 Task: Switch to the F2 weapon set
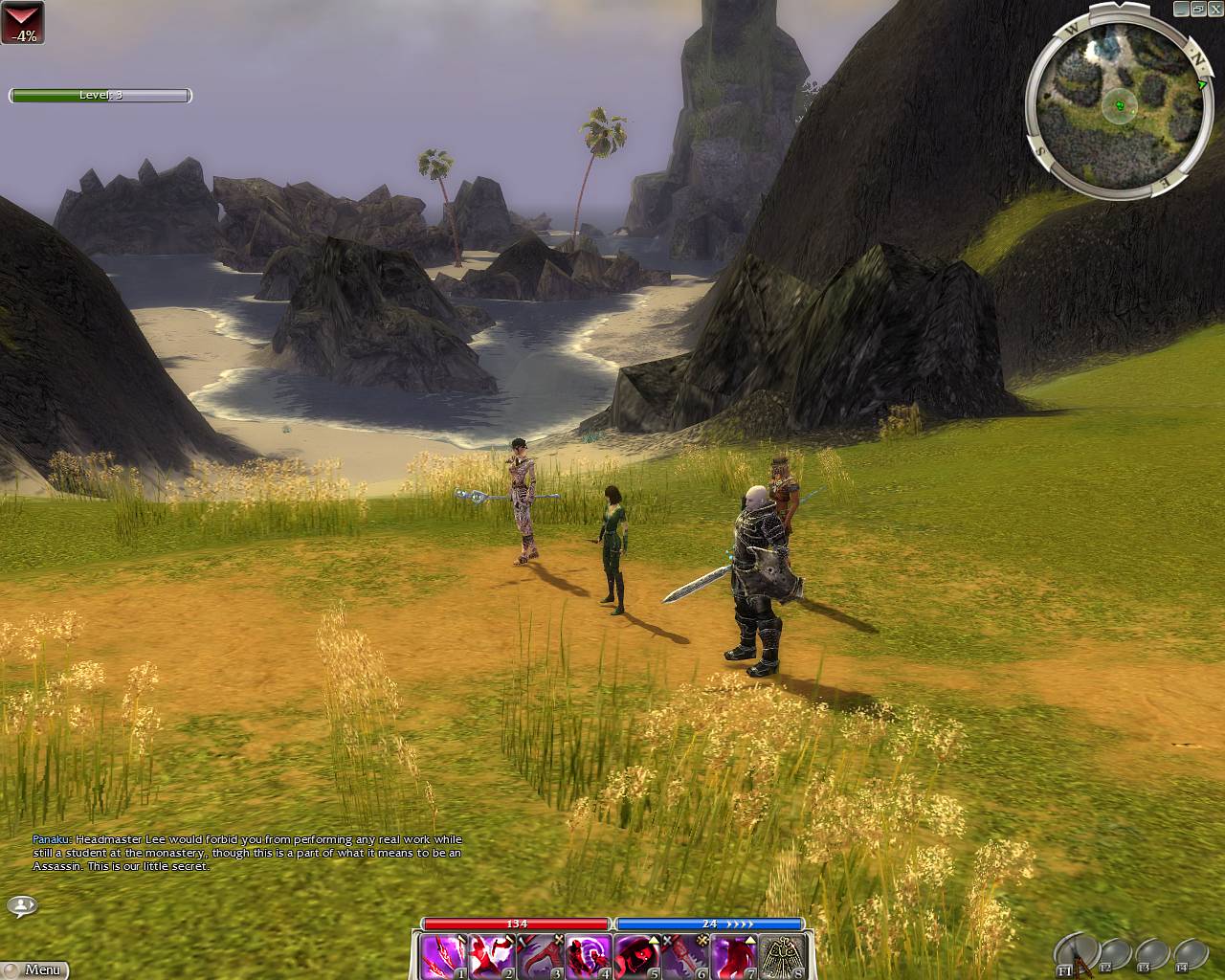(1116, 955)
